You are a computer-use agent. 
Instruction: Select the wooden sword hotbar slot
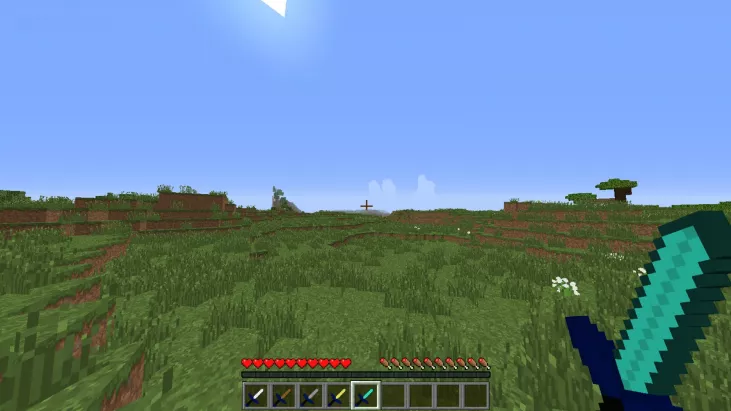[283, 395]
